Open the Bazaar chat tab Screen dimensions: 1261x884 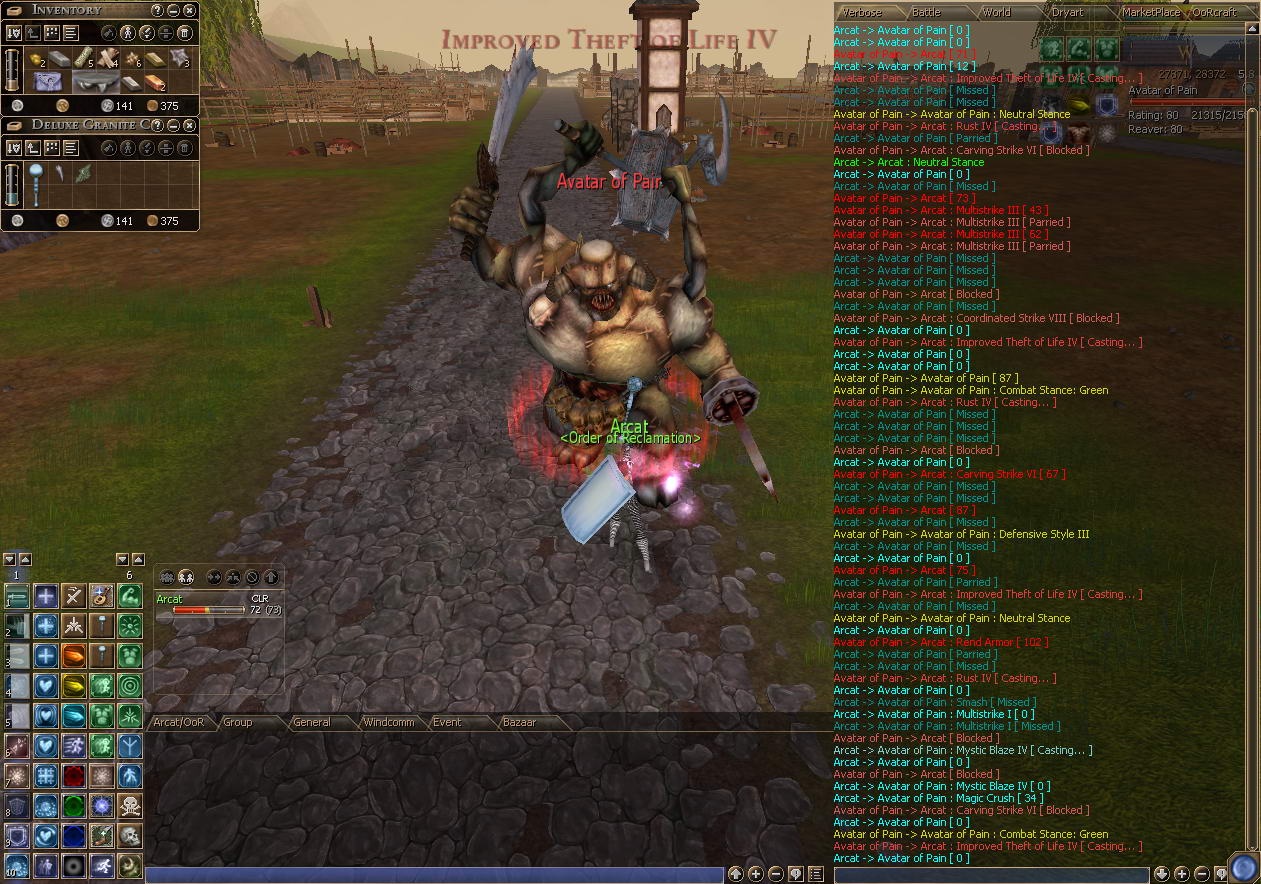pos(519,722)
